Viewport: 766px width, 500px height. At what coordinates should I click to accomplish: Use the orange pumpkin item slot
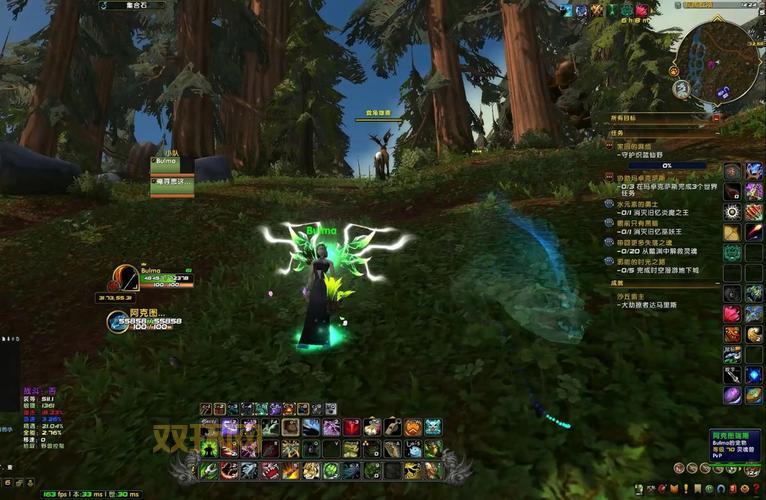pyautogui.click(x=413, y=428)
